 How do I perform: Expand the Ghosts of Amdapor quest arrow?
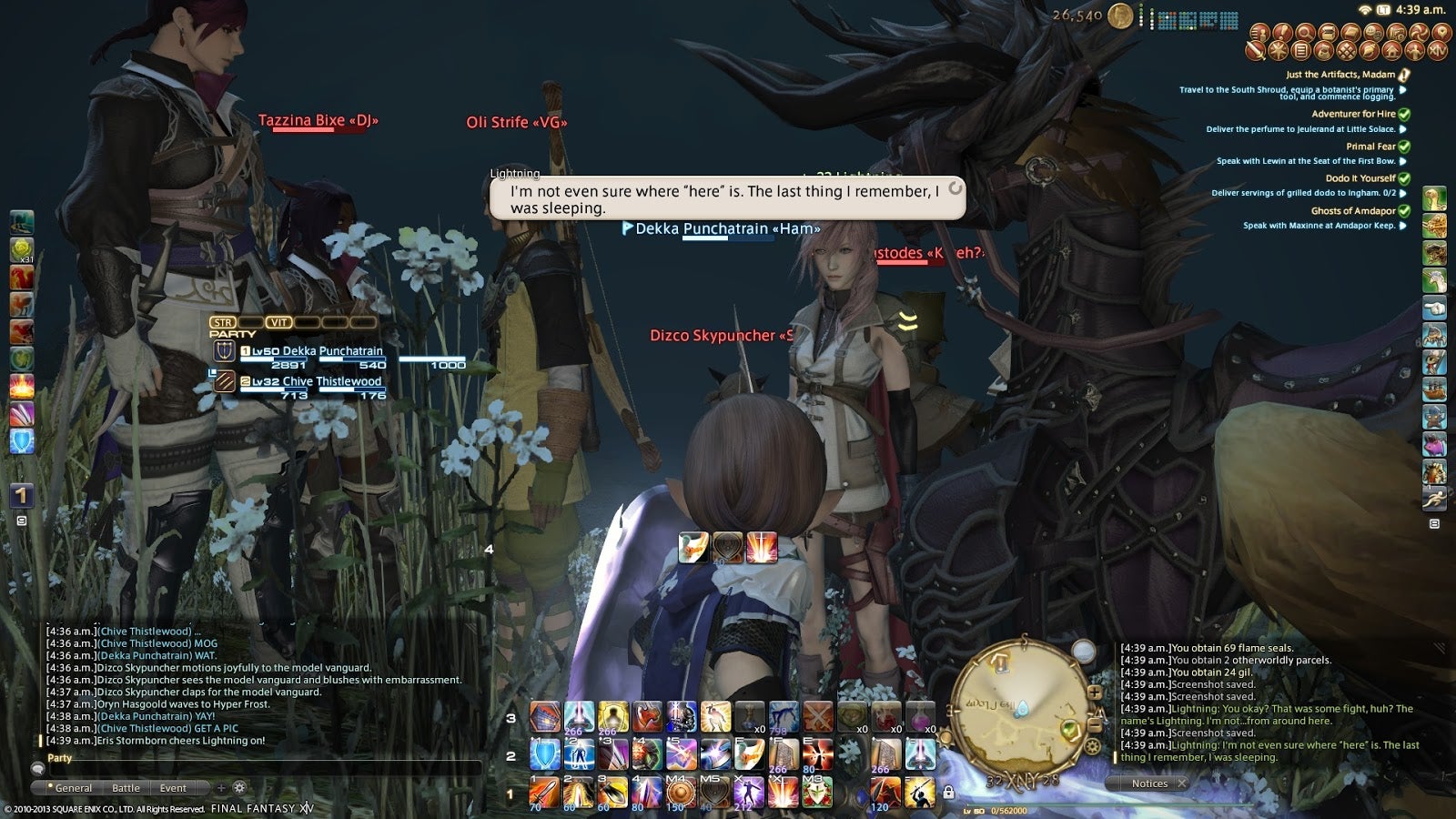click(x=1404, y=210)
